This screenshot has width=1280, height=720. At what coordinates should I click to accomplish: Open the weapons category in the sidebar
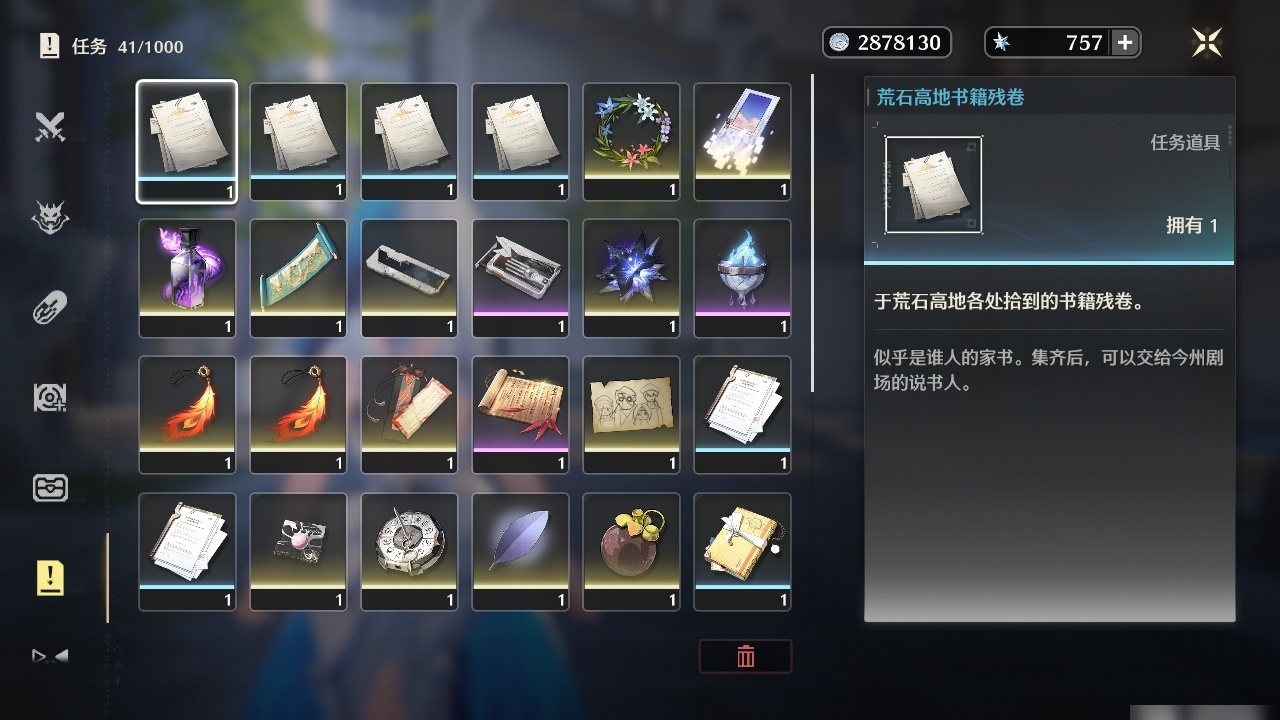(50, 127)
